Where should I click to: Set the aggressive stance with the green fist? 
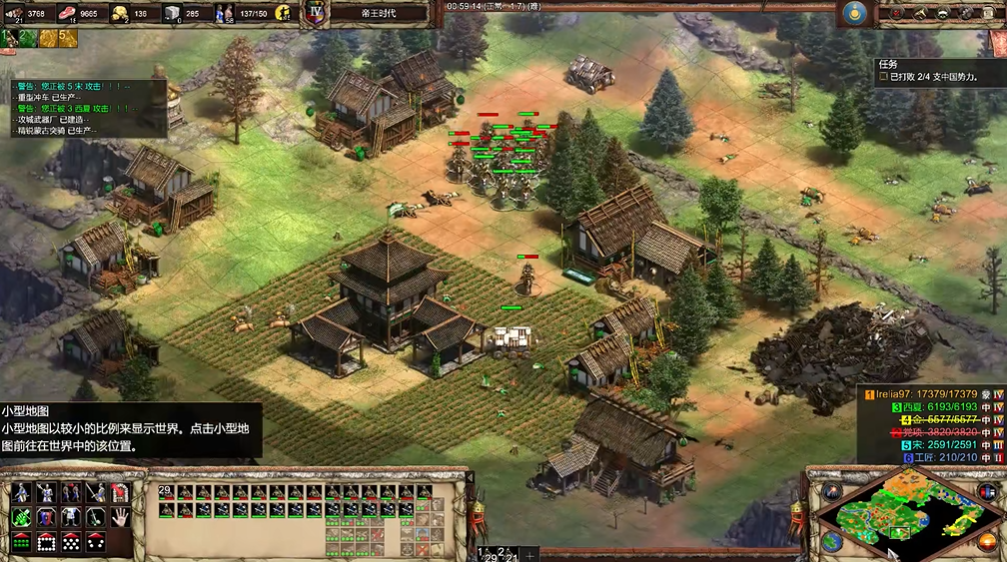click(21, 517)
